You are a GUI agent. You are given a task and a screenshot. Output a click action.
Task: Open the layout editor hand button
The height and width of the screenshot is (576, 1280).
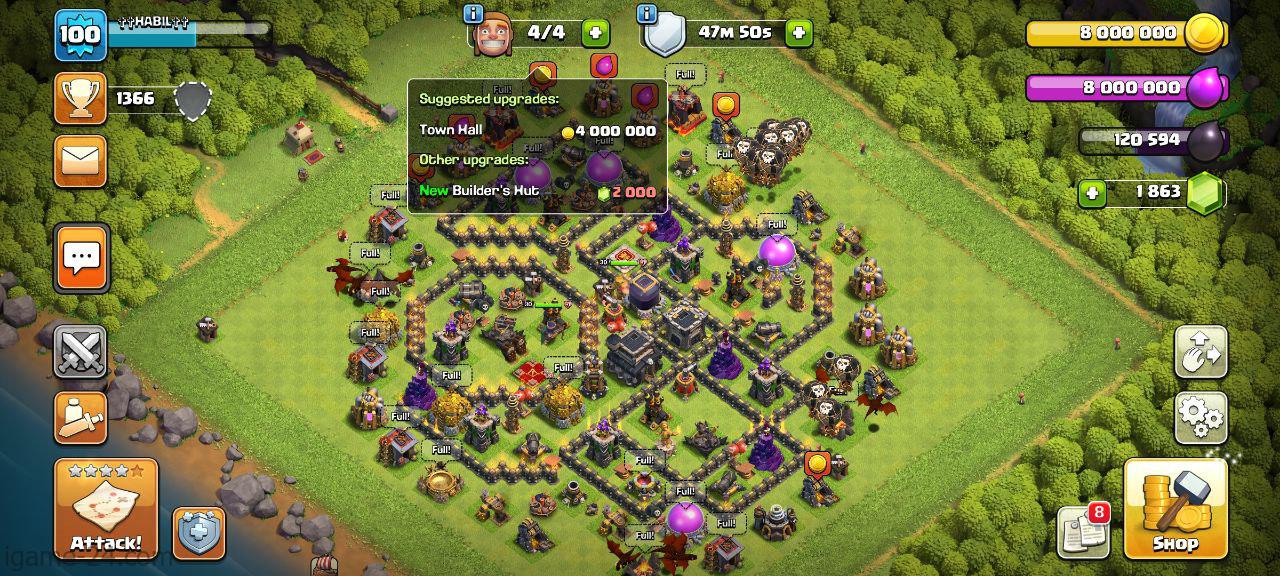[1200, 351]
